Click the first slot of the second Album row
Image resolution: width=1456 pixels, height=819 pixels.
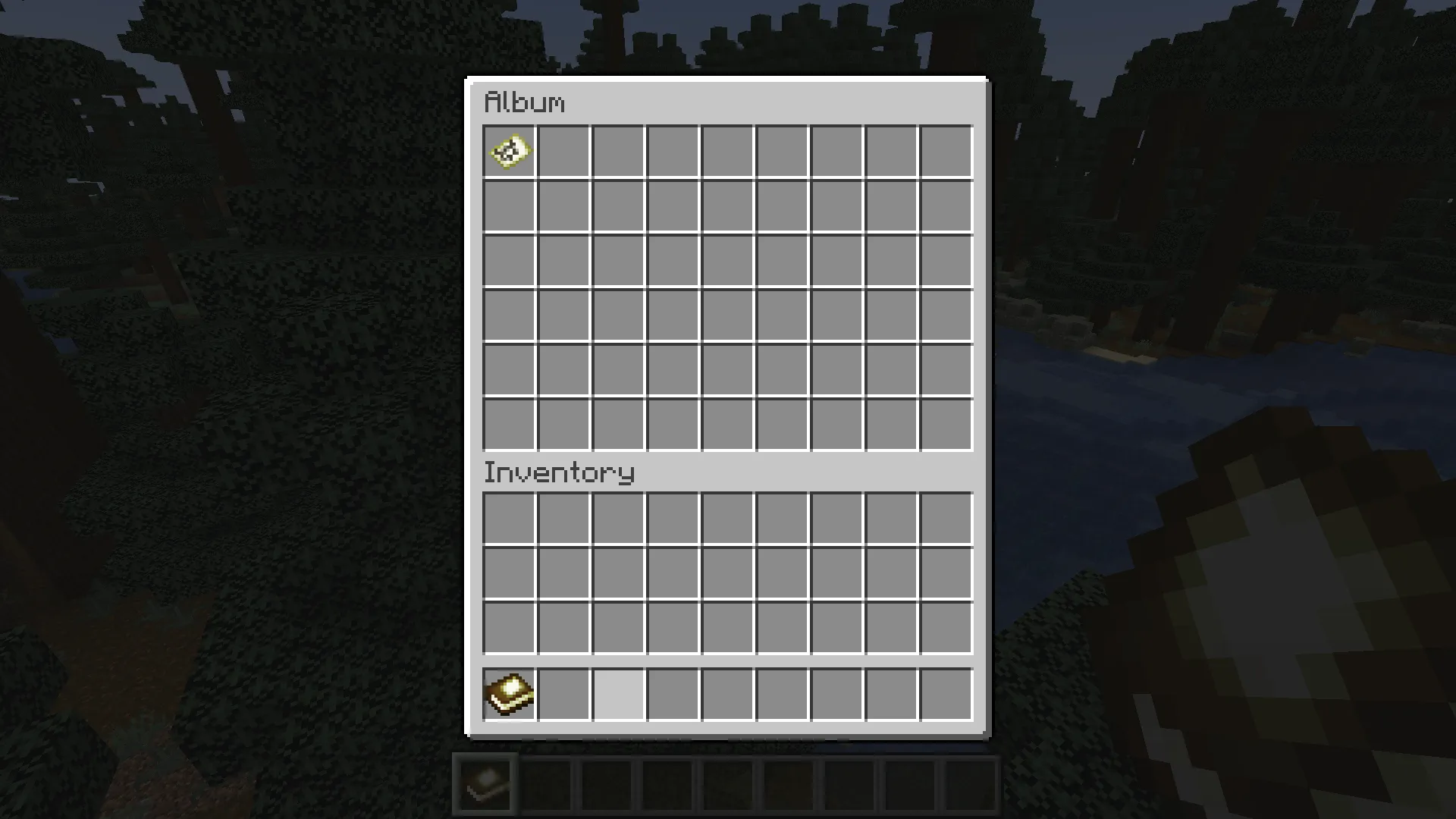point(509,206)
